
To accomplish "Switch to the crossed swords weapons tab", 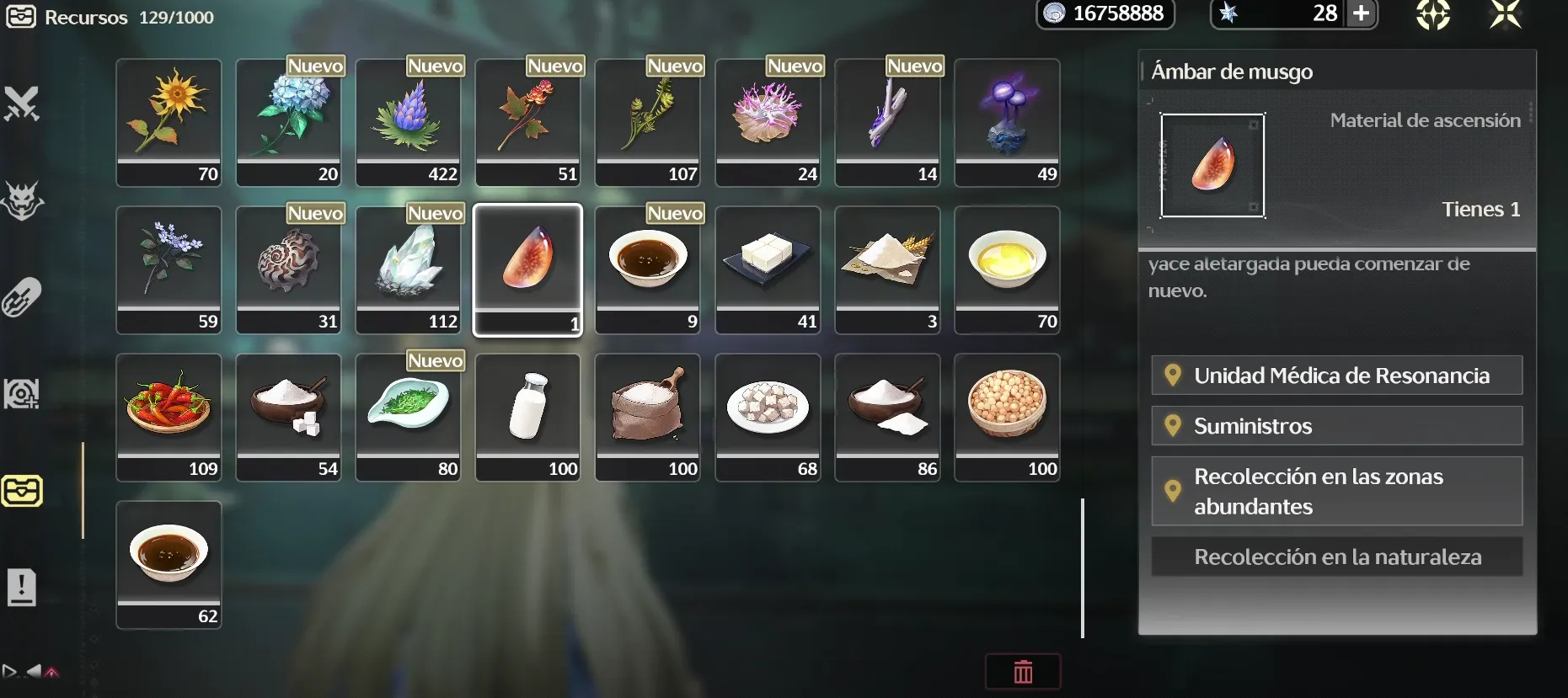I will [22, 104].
